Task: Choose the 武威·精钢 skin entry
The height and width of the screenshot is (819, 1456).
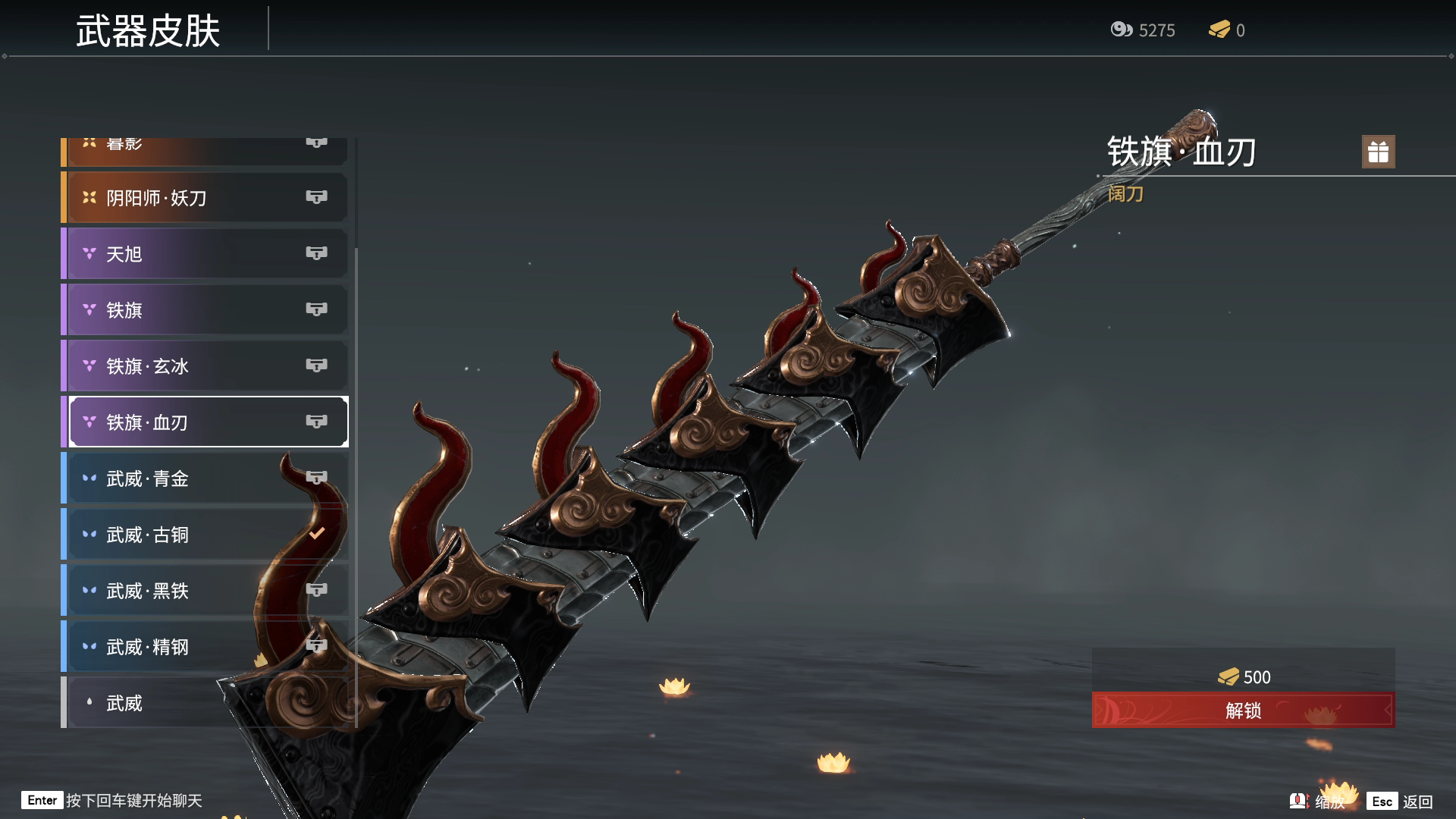Action: [205, 647]
